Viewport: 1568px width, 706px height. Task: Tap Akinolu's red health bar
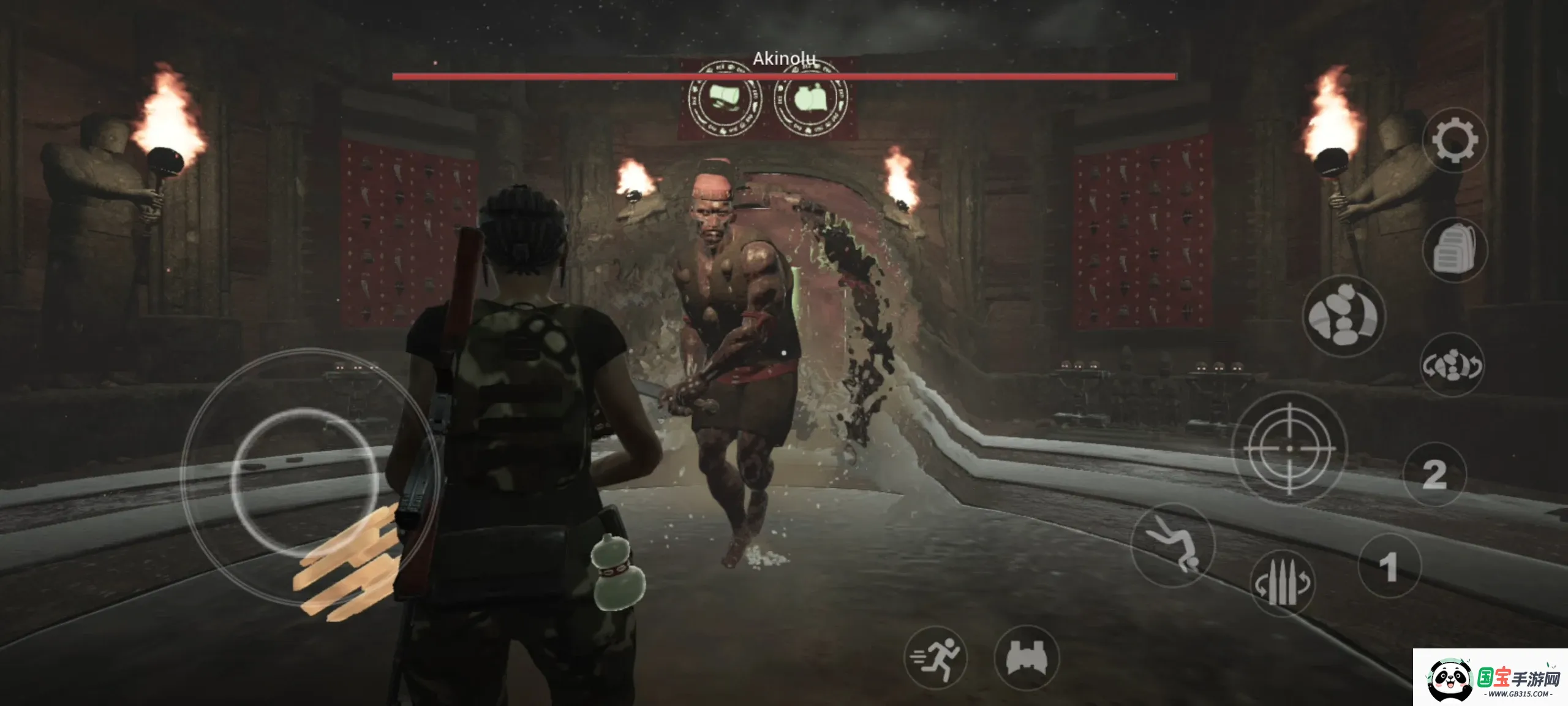coord(784,75)
